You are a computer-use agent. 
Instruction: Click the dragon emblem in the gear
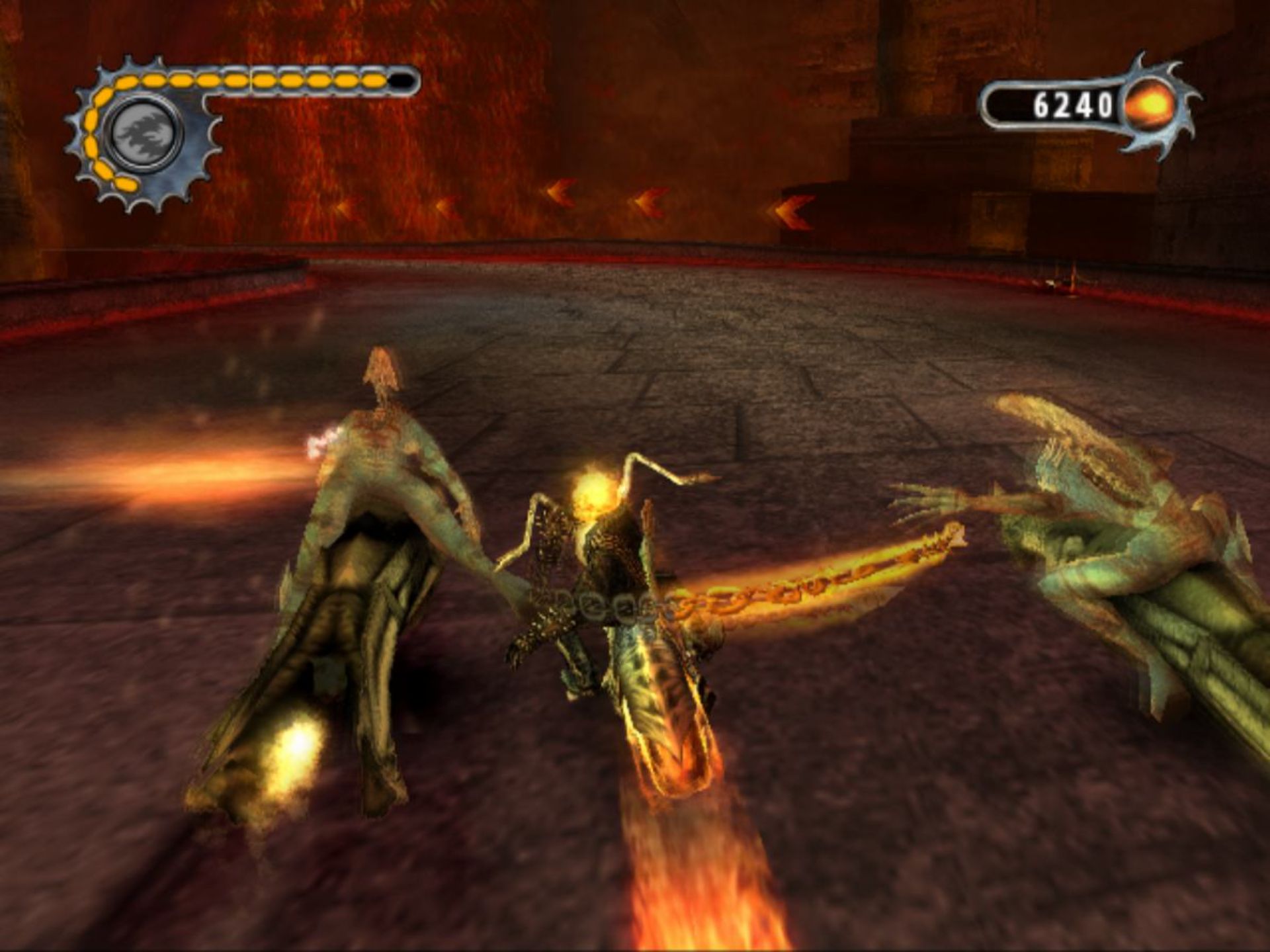click(x=144, y=132)
